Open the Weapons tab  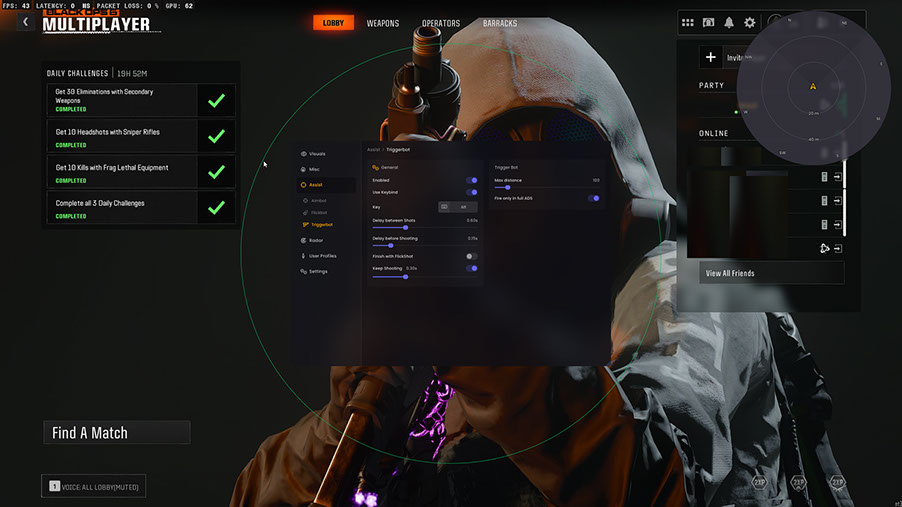click(x=382, y=23)
